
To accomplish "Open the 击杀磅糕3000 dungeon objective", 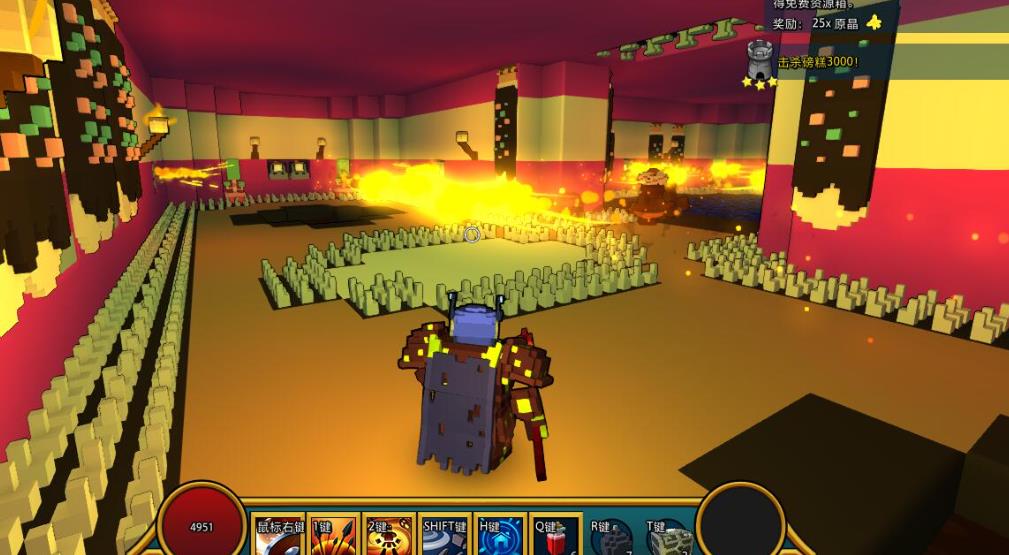I will click(x=818, y=62).
